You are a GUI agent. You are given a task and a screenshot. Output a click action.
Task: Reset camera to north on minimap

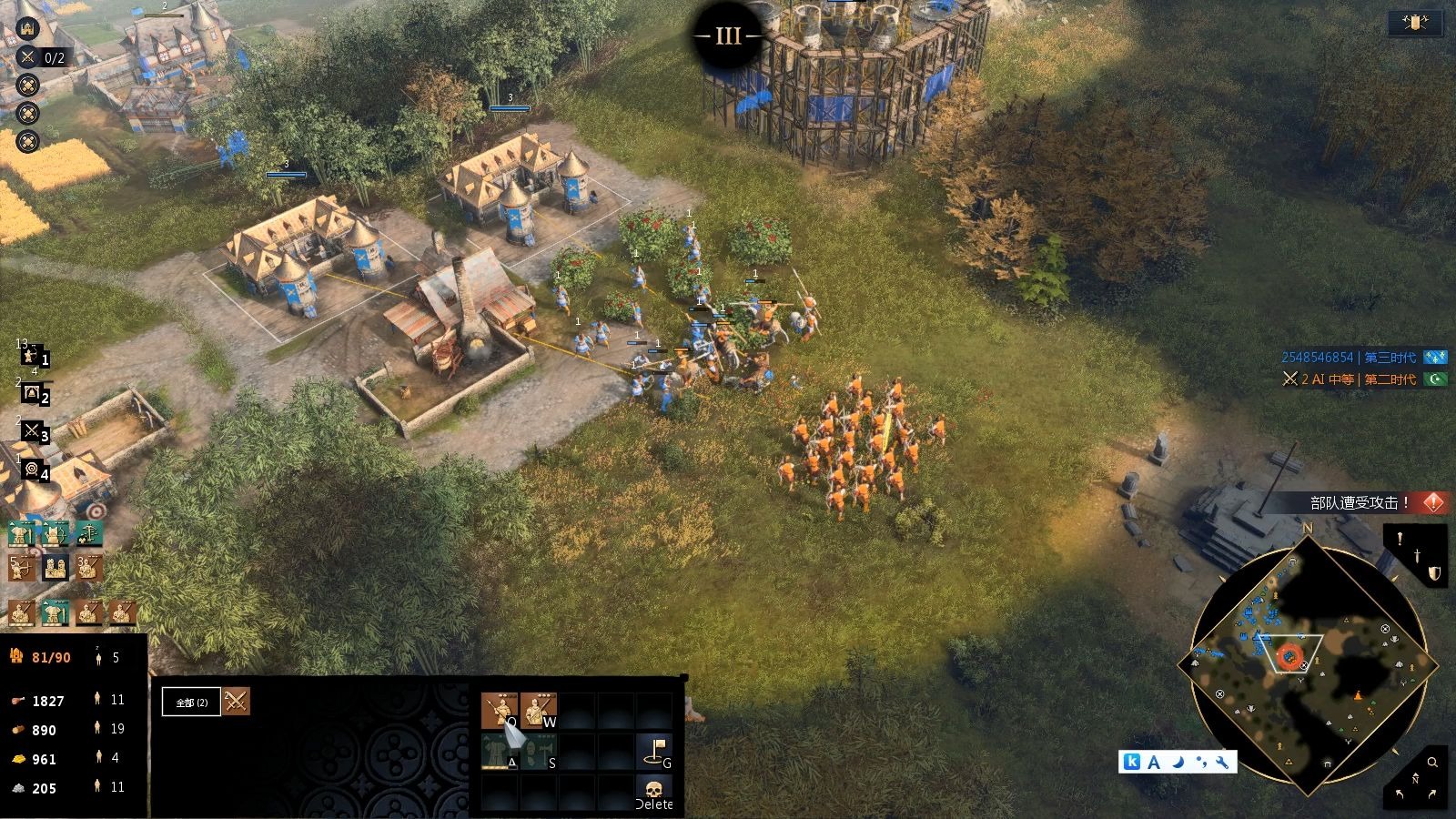tap(1415, 778)
